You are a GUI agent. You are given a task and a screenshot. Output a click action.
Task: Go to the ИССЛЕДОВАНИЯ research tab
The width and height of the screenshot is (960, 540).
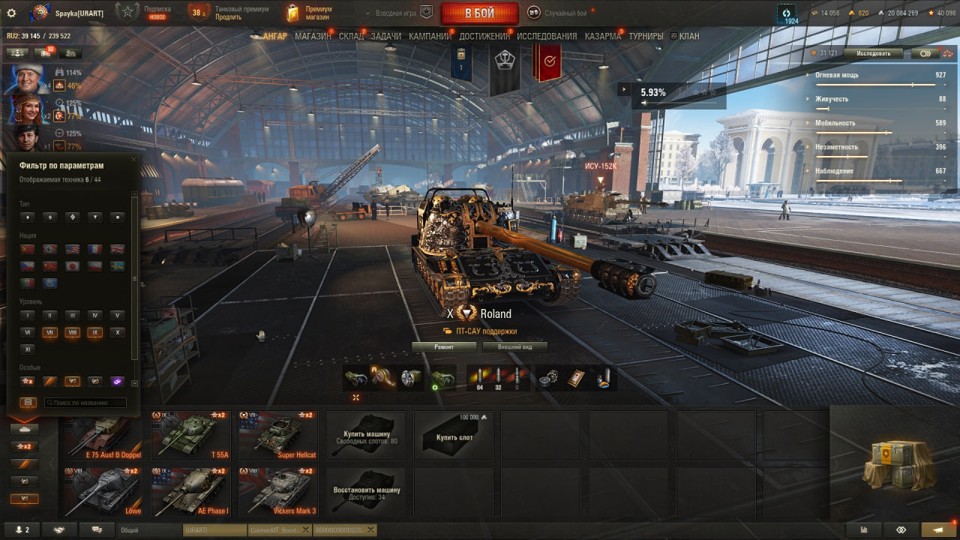tap(547, 36)
